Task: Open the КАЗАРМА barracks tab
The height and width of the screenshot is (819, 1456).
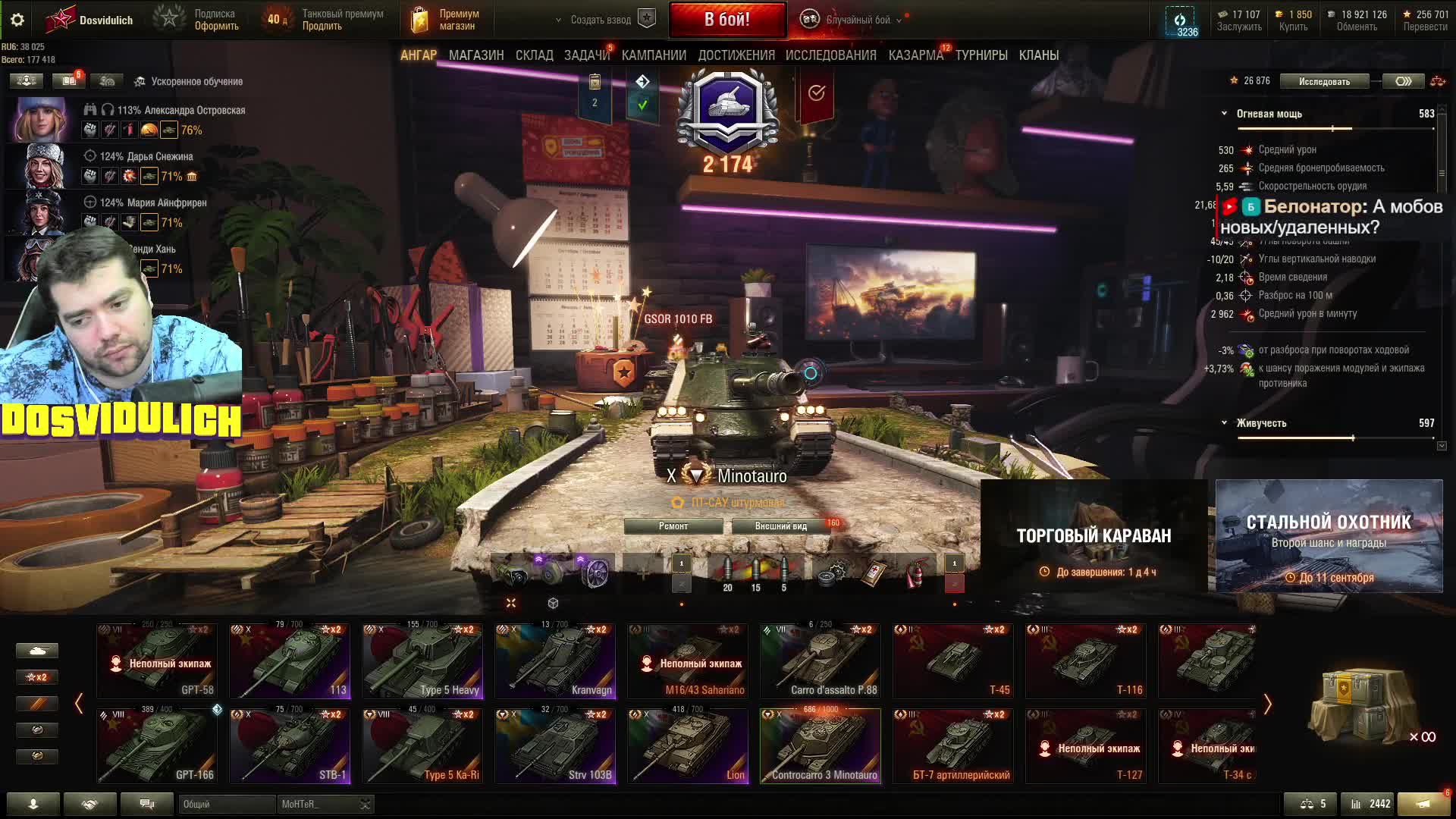Action: tap(915, 55)
